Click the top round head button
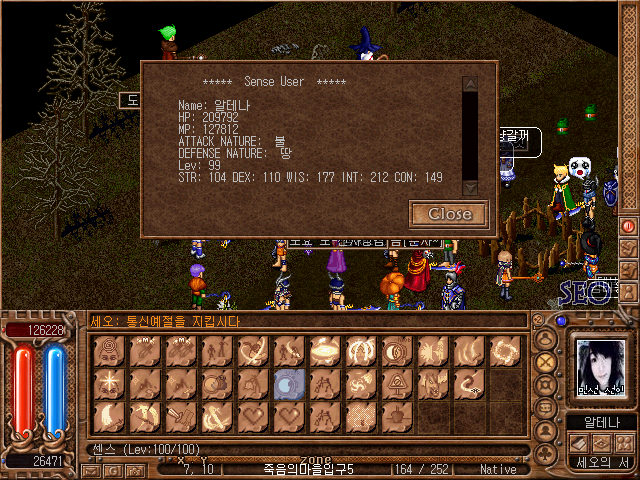The width and height of the screenshot is (640, 480). 547,338
